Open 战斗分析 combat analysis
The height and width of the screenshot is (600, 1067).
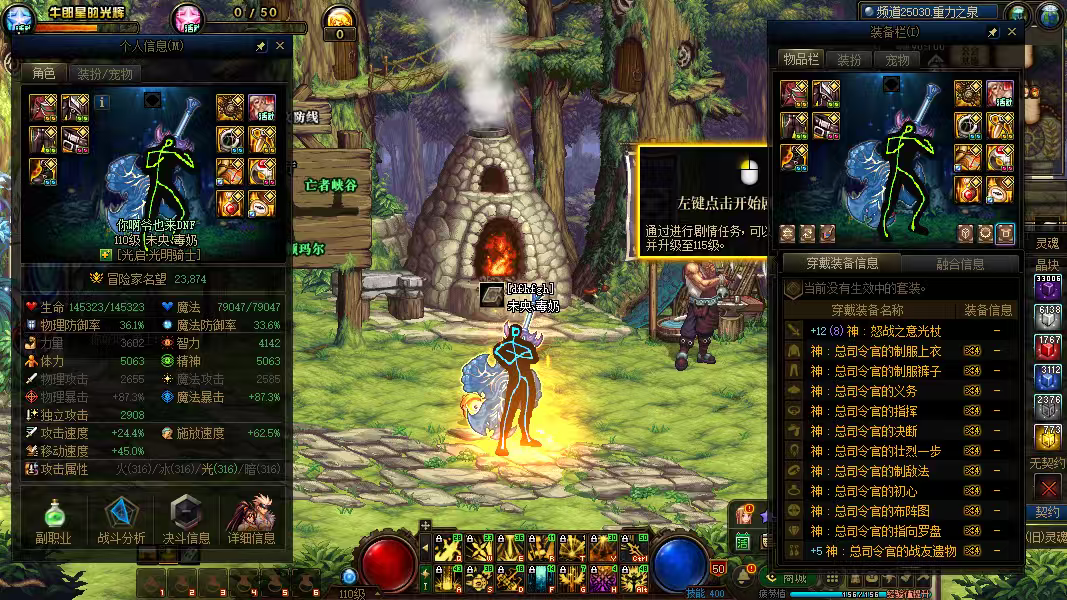coord(121,522)
